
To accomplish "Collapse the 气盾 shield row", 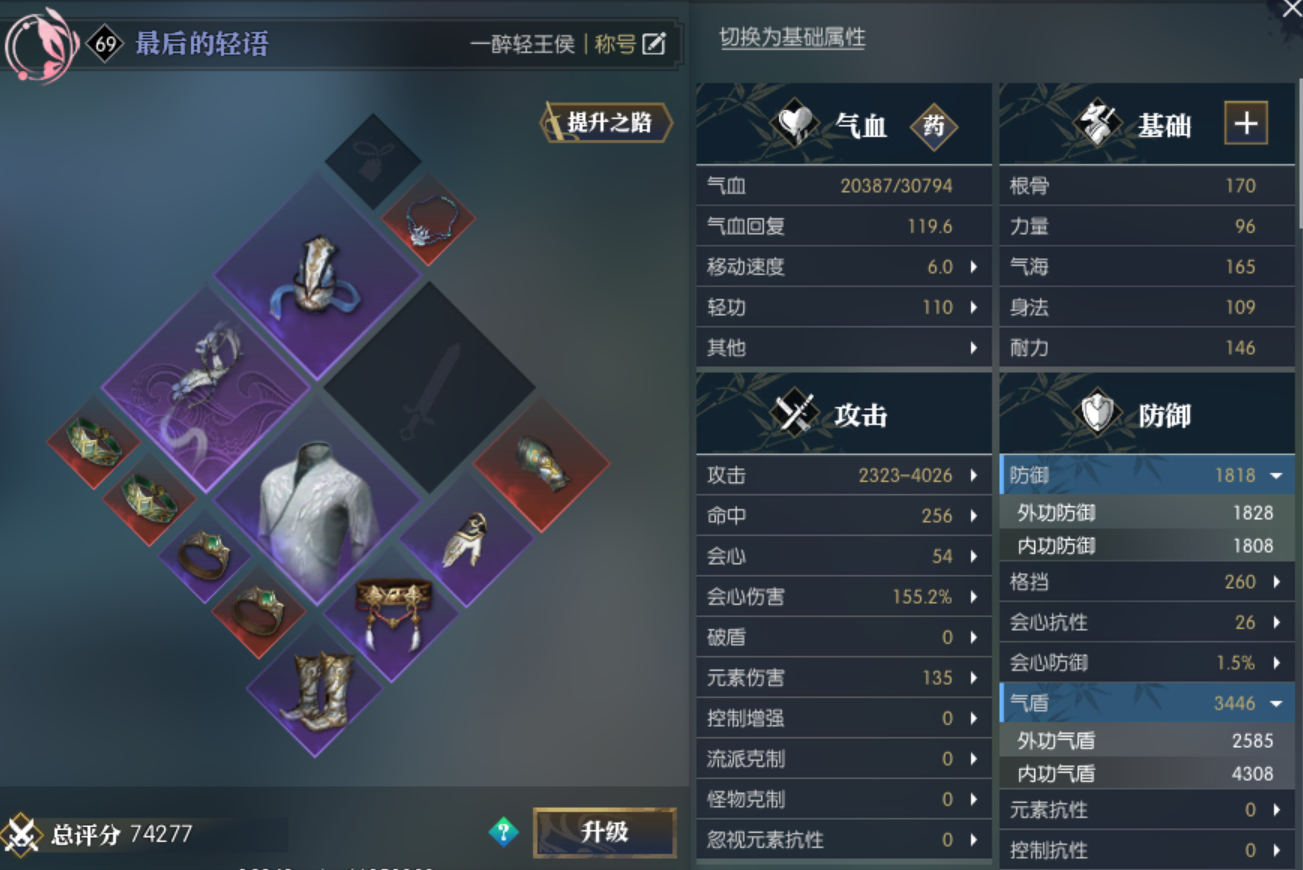I will coord(1275,704).
